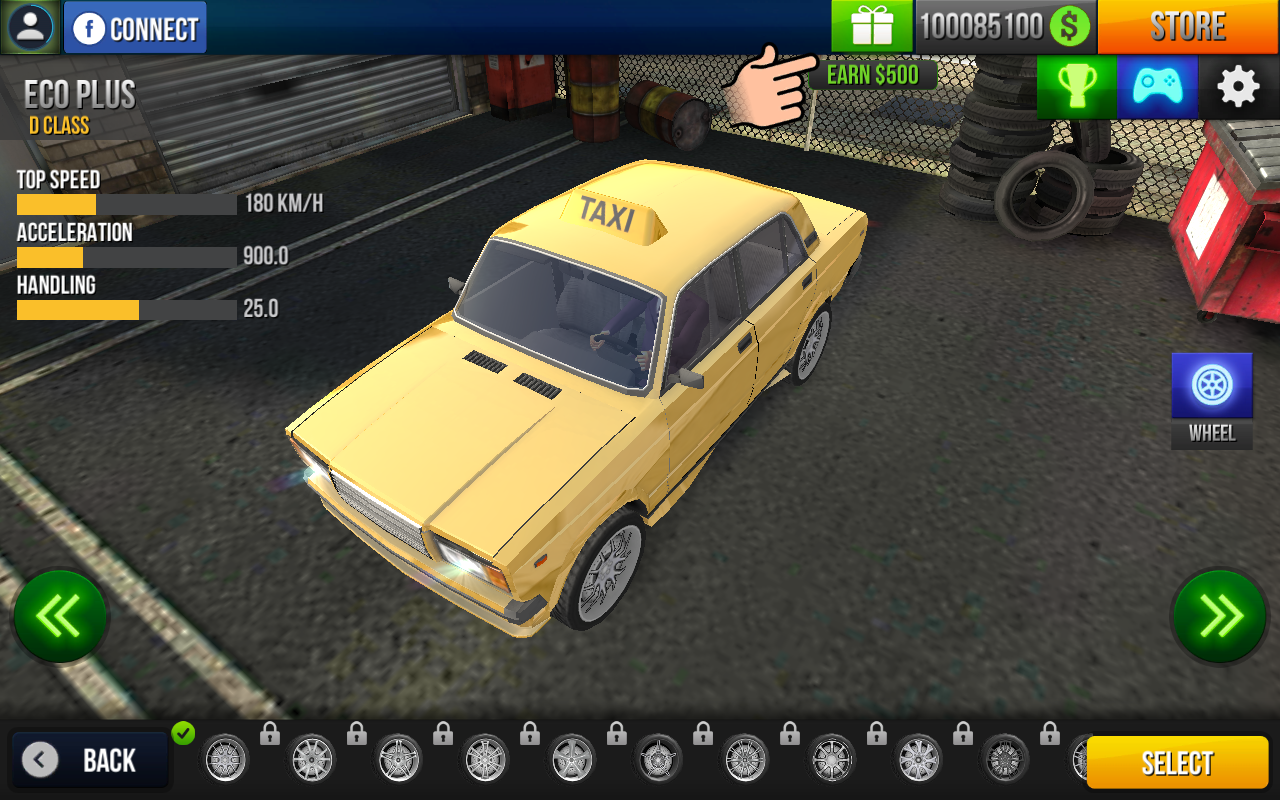Open the player profile icon
The image size is (1280, 800).
(x=31, y=27)
